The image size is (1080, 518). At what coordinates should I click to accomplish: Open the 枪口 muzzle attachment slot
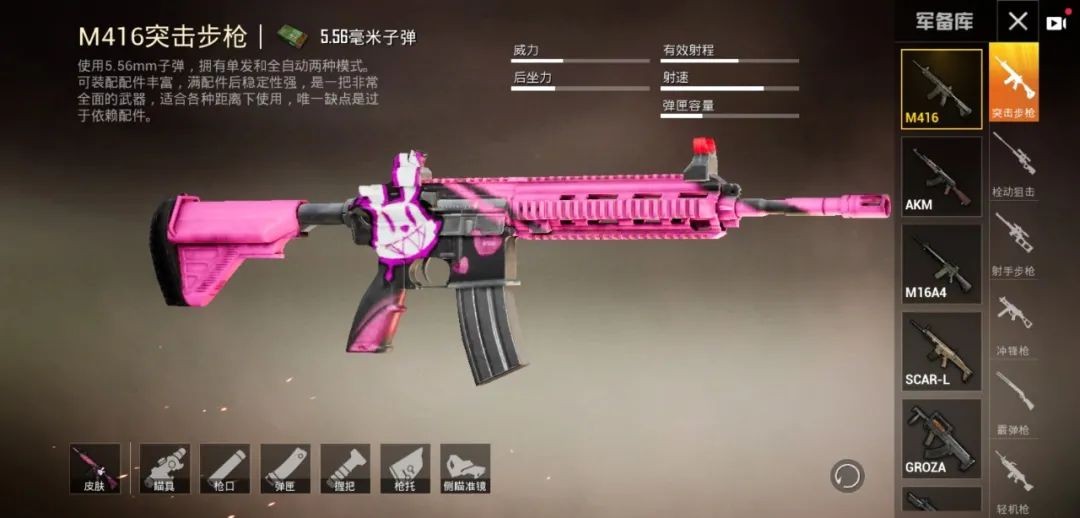[x=225, y=468]
